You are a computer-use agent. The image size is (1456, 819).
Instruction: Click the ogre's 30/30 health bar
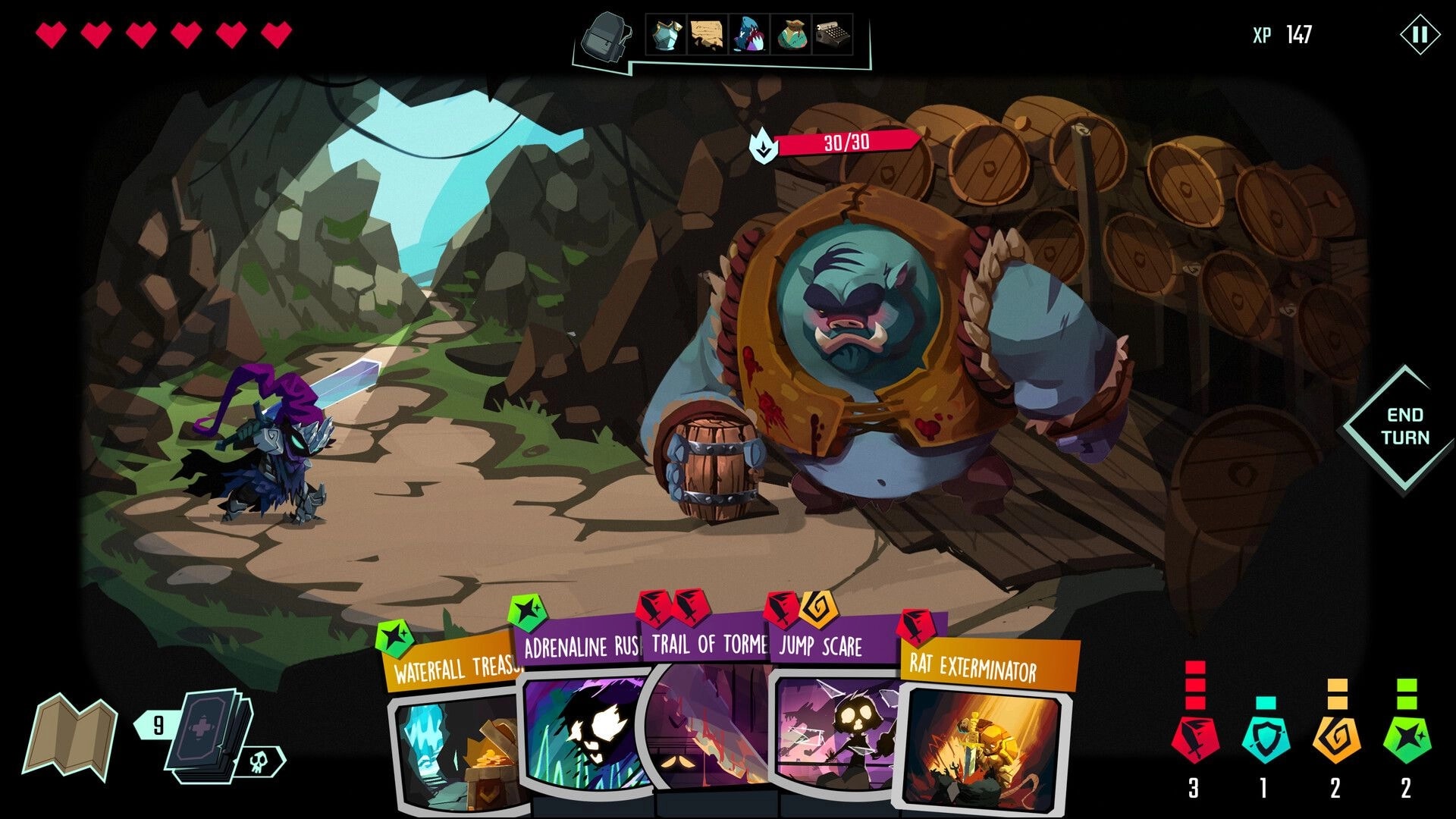[846, 141]
